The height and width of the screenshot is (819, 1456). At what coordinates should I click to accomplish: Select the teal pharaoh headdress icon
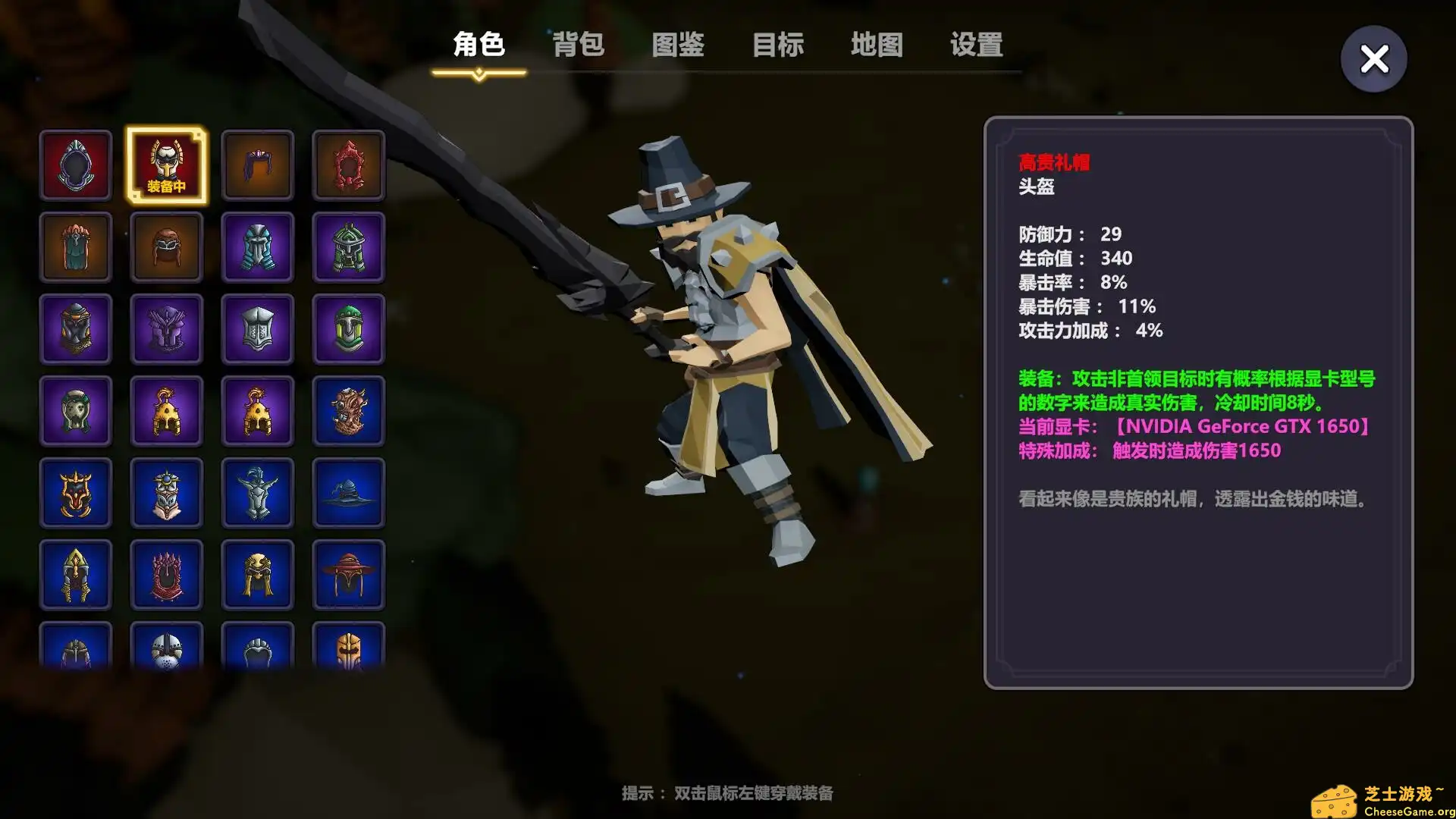tap(257, 246)
